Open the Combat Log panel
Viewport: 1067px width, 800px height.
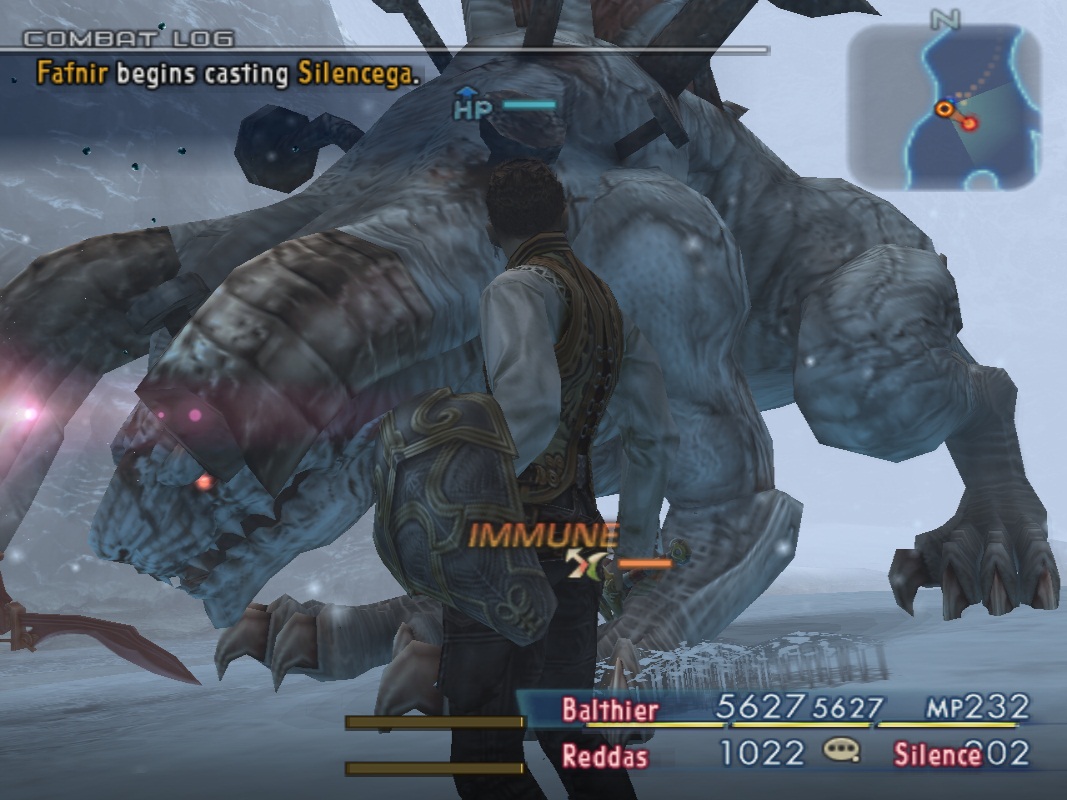129,39
